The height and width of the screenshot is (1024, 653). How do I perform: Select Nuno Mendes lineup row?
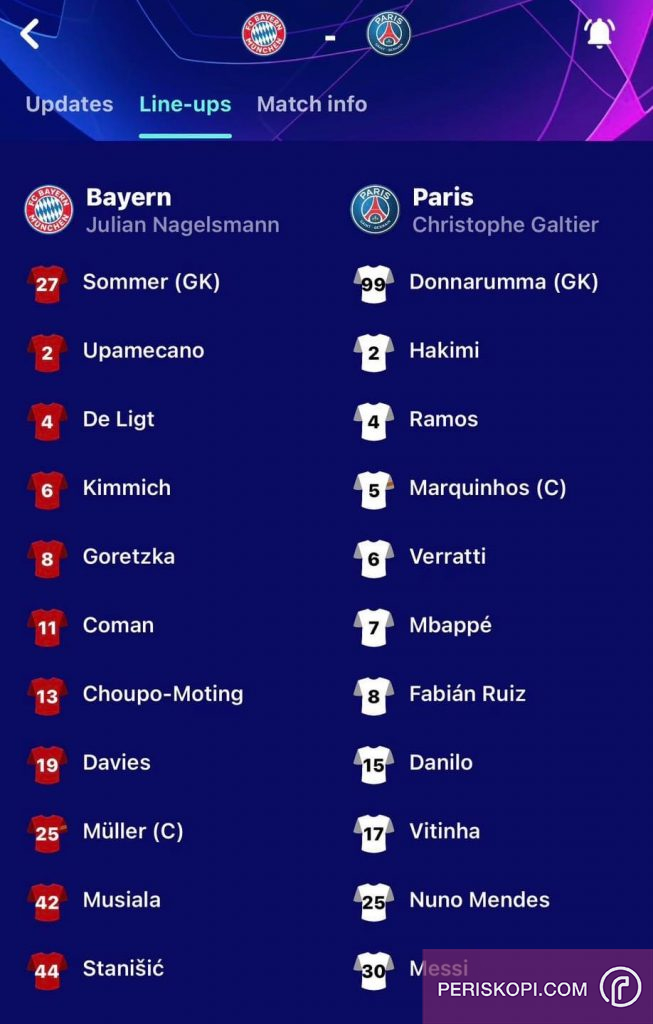479,900
